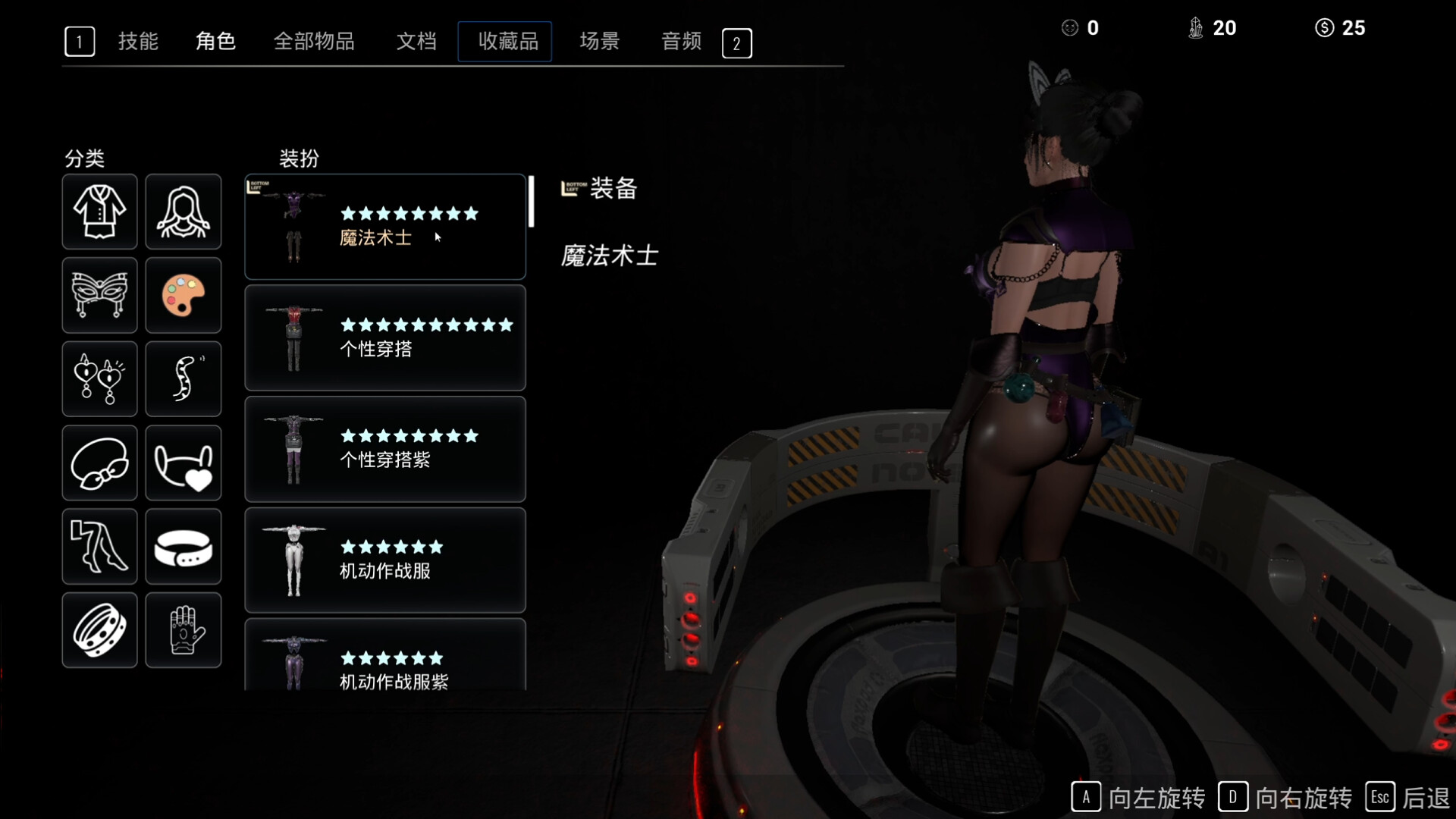Viewport: 1456px width, 819px height.
Task: Select the clothing outfit category icon
Action: (99, 212)
